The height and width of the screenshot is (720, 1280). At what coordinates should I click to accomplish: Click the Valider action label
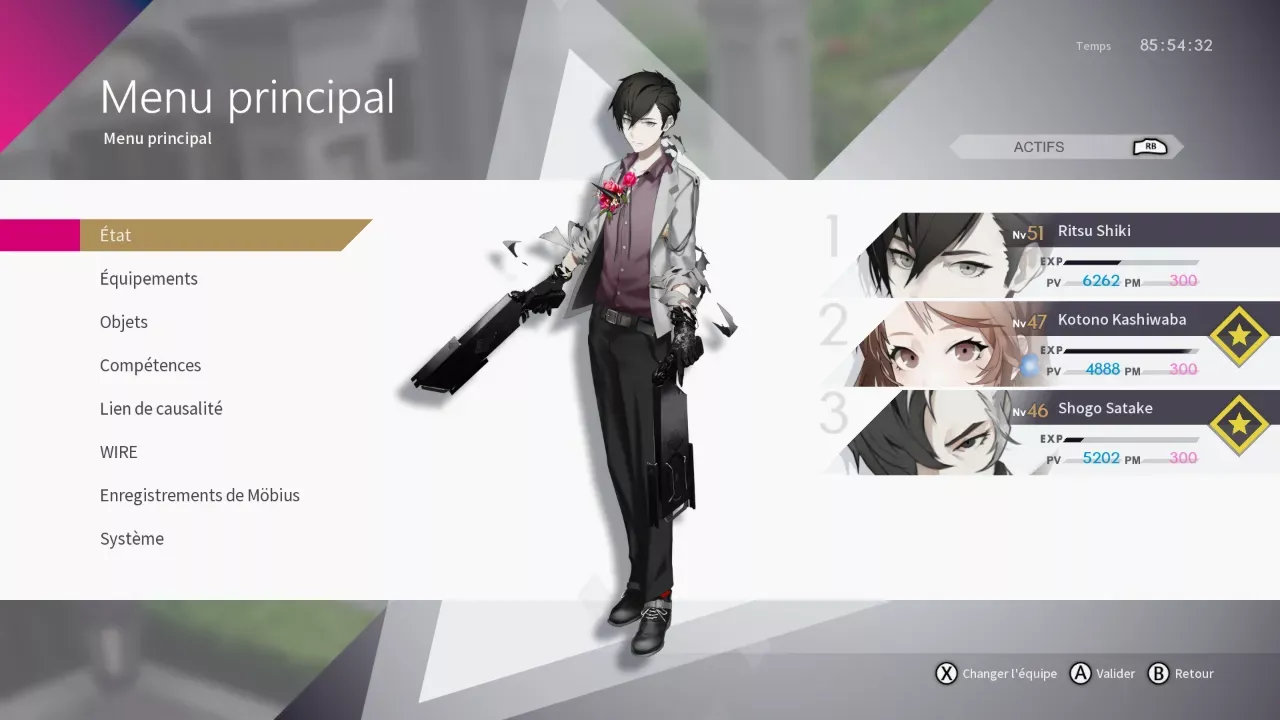1115,674
